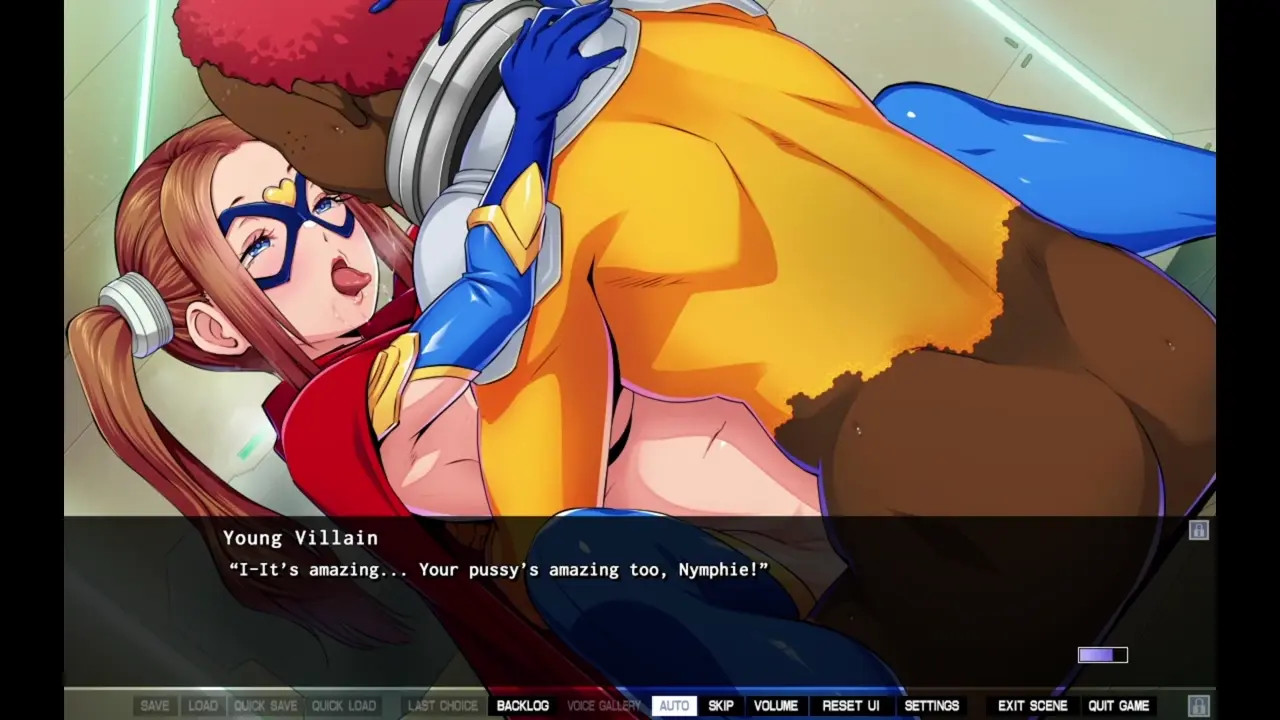Select Quick Save
The height and width of the screenshot is (720, 1280).
[x=266, y=706]
